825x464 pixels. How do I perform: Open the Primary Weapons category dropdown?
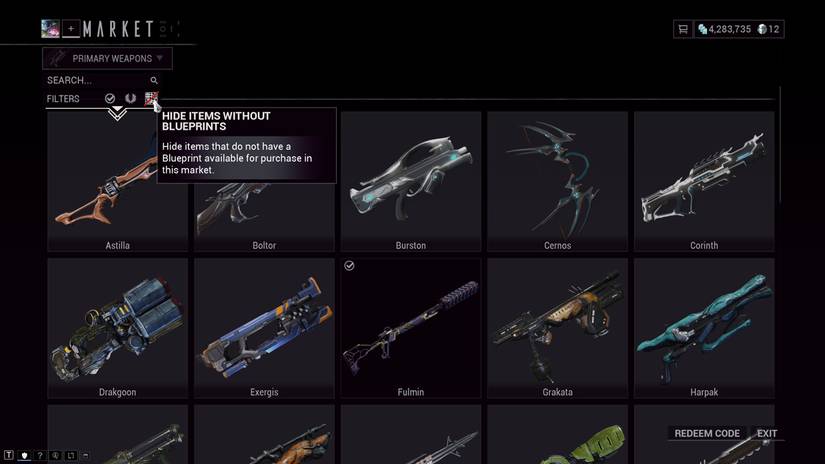107,58
